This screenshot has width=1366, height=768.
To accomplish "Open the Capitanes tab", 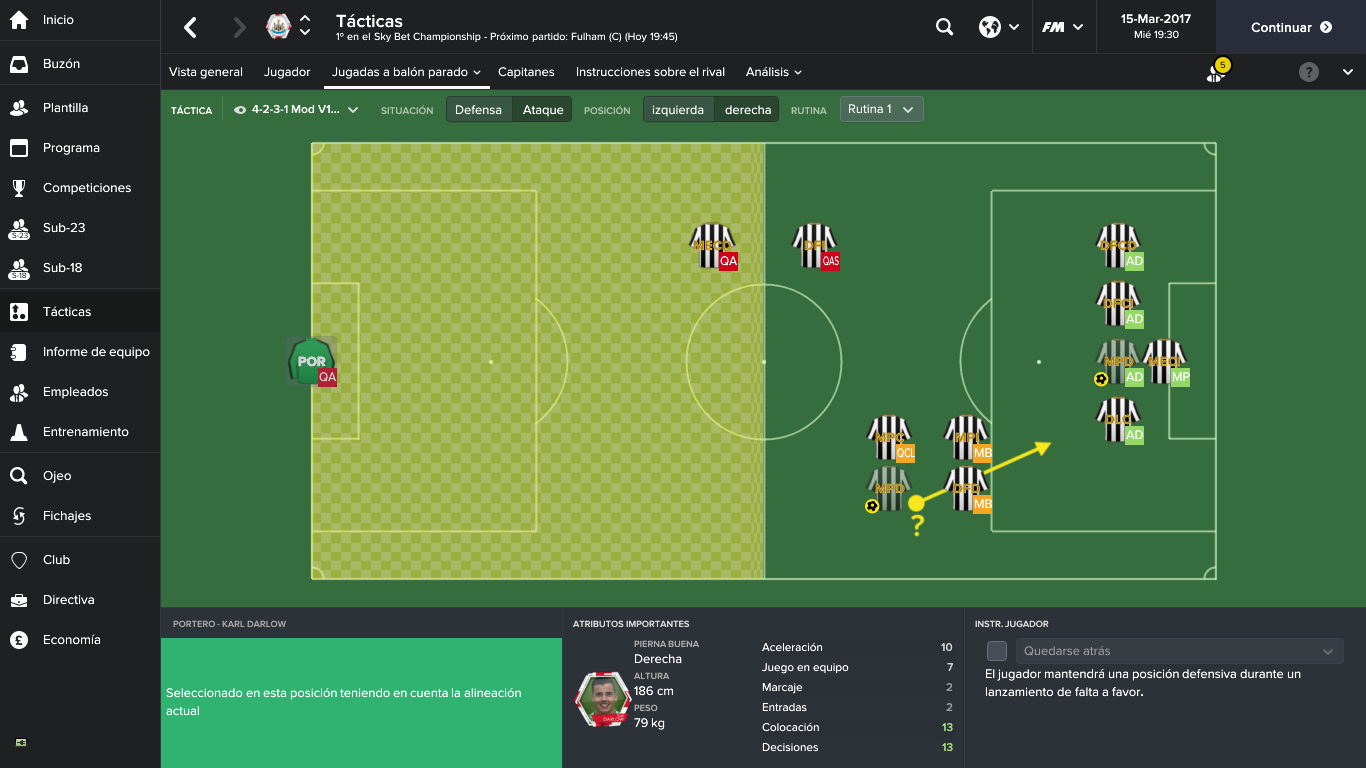I will pyautogui.click(x=526, y=72).
